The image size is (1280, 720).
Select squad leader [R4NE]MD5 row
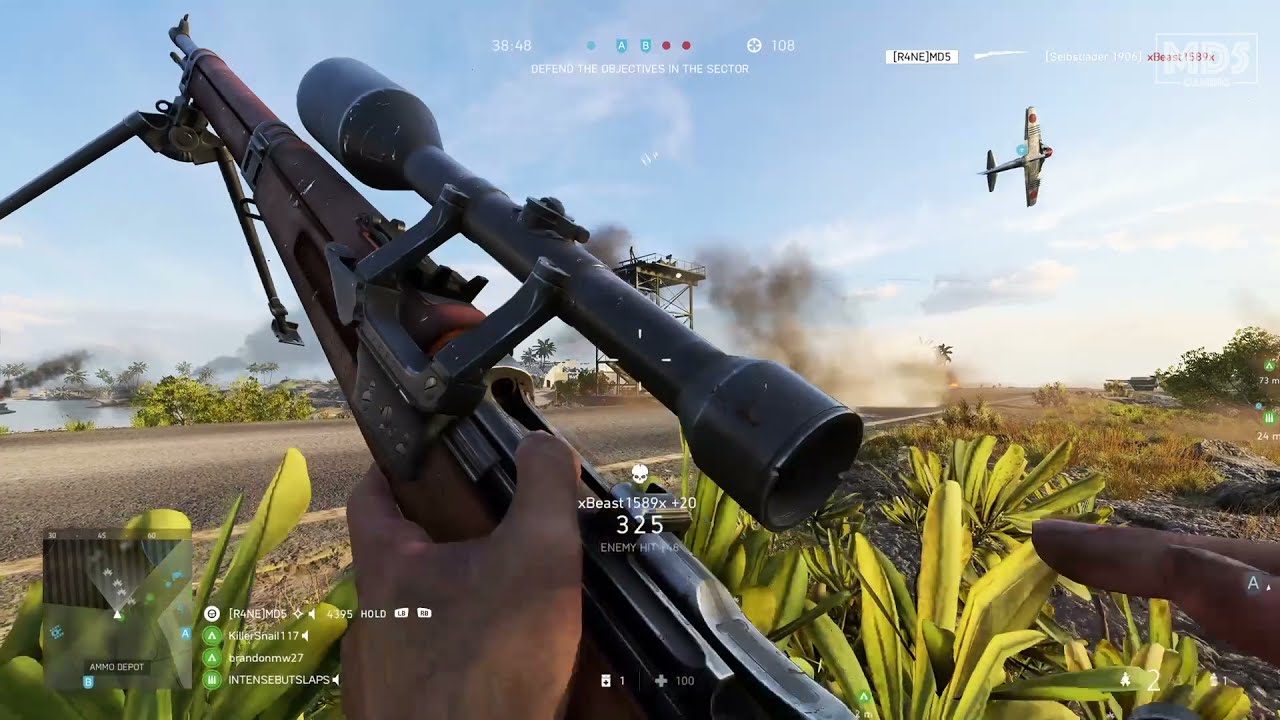click(257, 613)
